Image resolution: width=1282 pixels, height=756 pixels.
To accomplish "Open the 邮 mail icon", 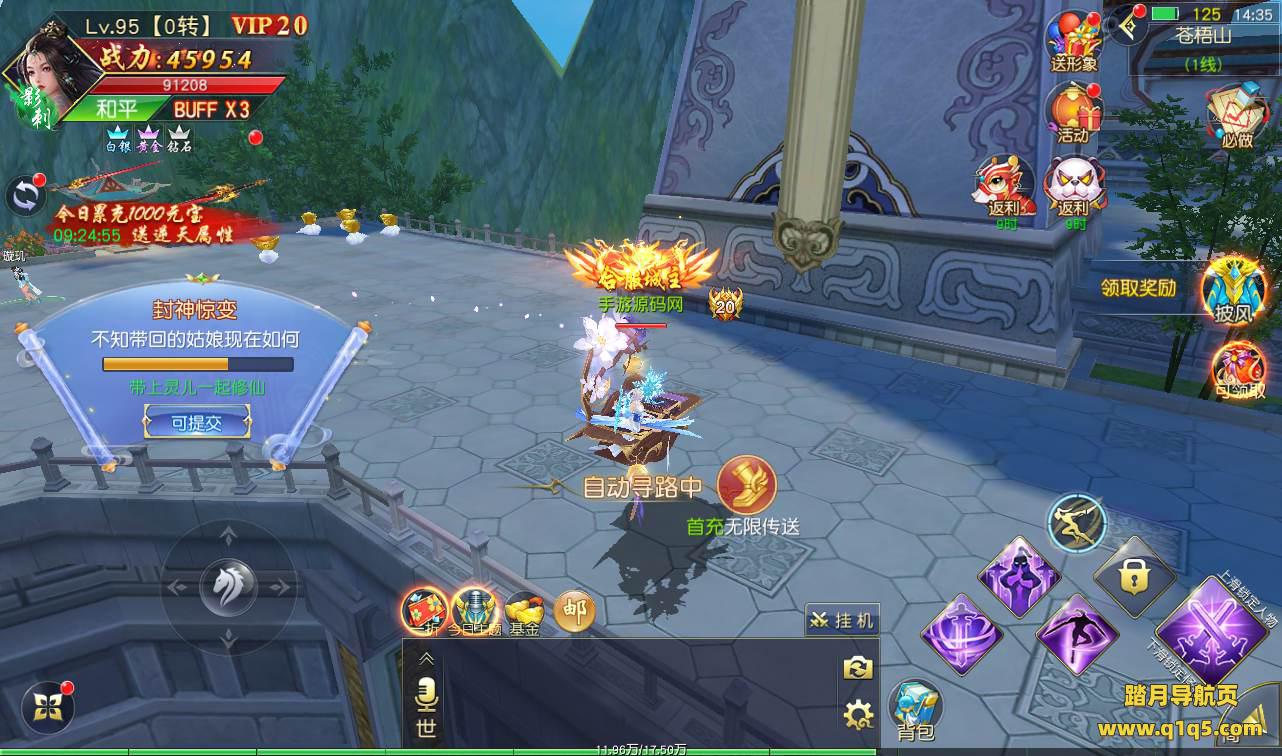I will pyautogui.click(x=574, y=610).
